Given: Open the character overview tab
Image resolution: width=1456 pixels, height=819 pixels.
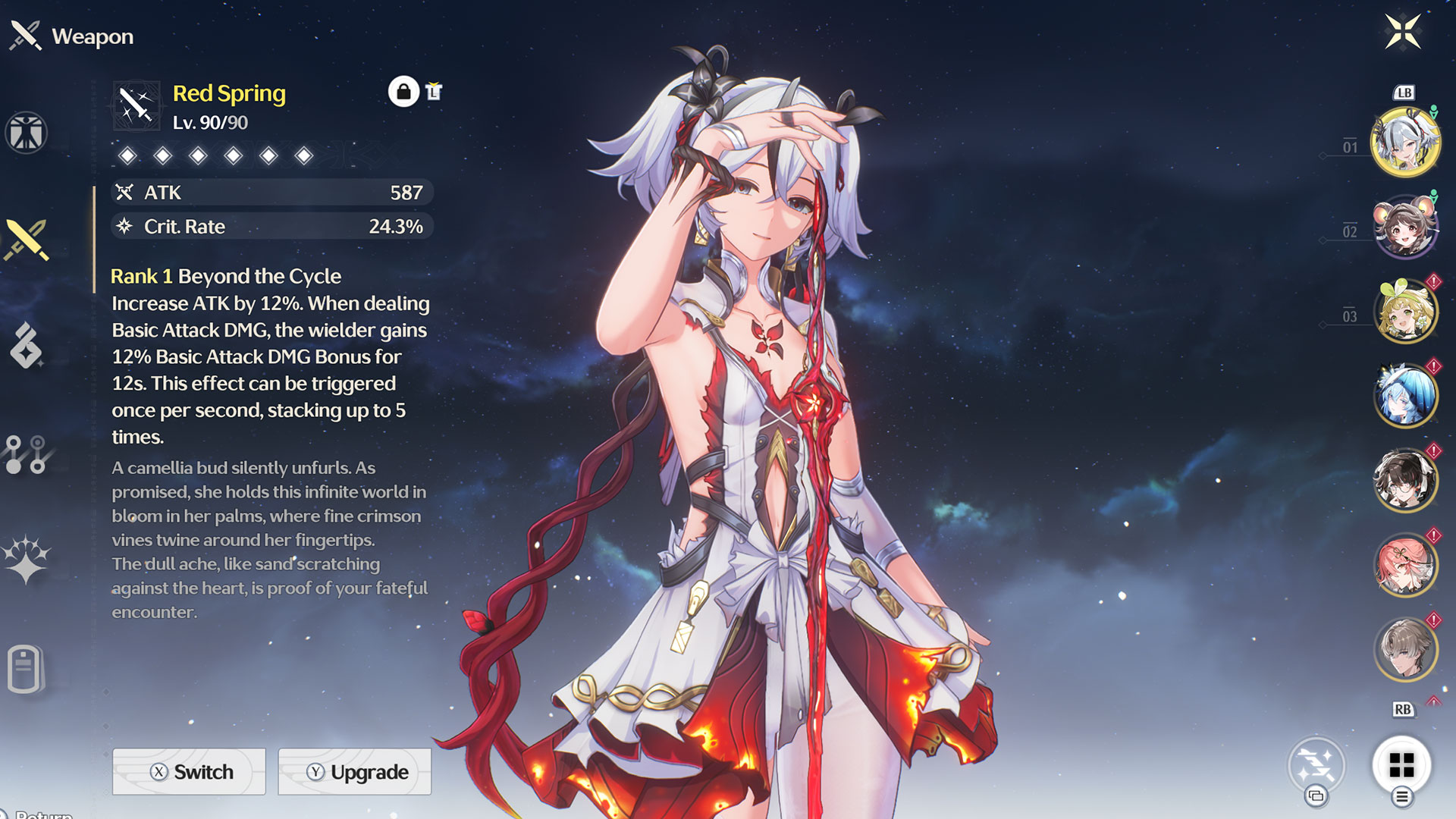Looking at the screenshot, I should click(x=27, y=133).
